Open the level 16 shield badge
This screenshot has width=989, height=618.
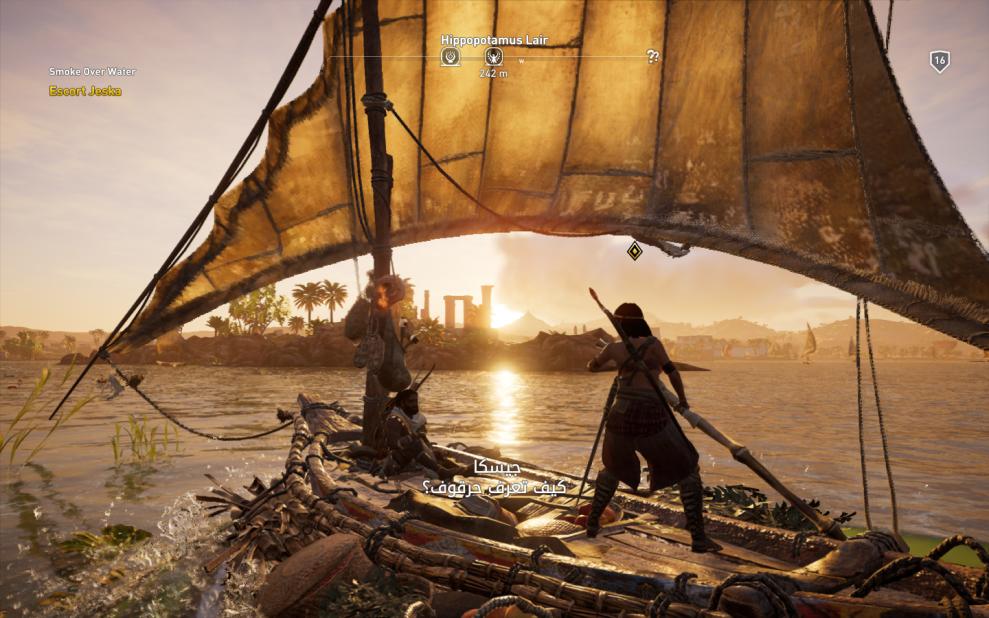click(x=939, y=61)
